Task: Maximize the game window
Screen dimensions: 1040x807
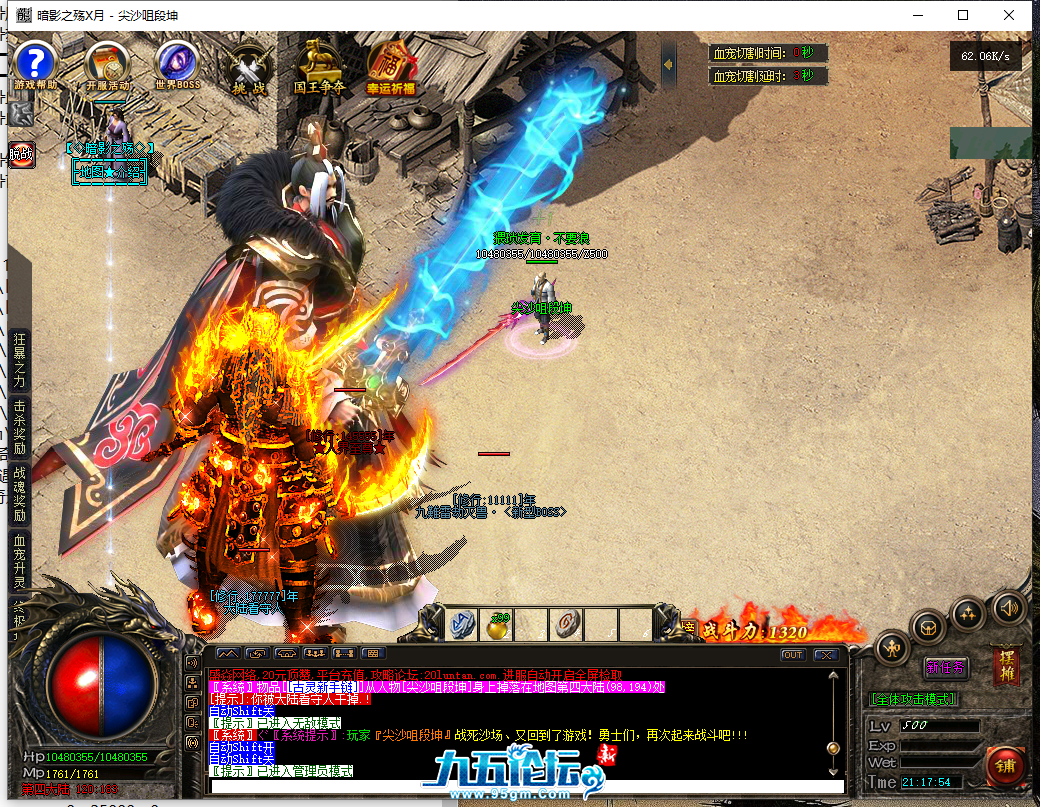Action: point(963,15)
